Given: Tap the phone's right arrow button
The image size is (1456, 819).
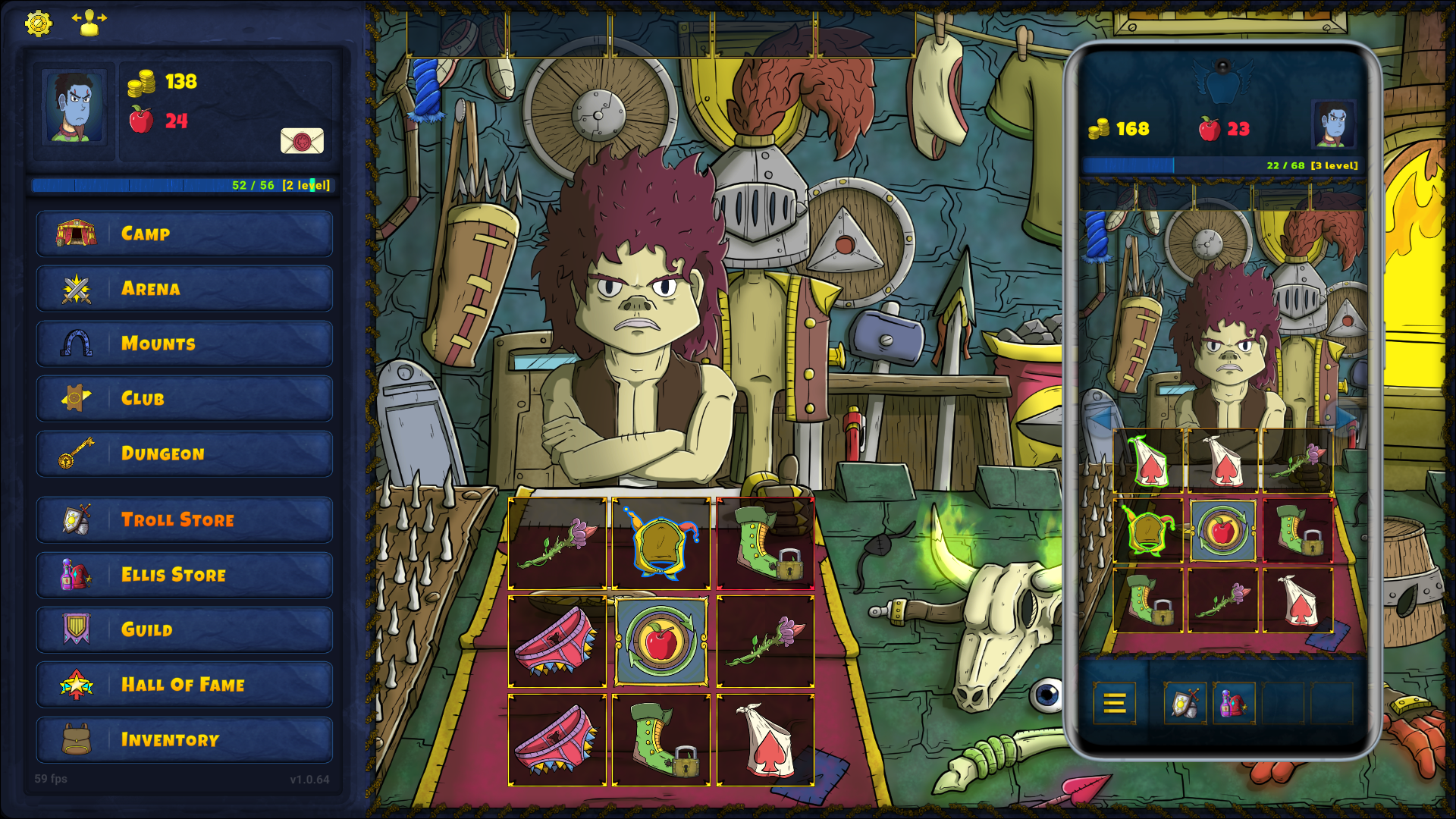Looking at the screenshot, I should (x=1346, y=418).
